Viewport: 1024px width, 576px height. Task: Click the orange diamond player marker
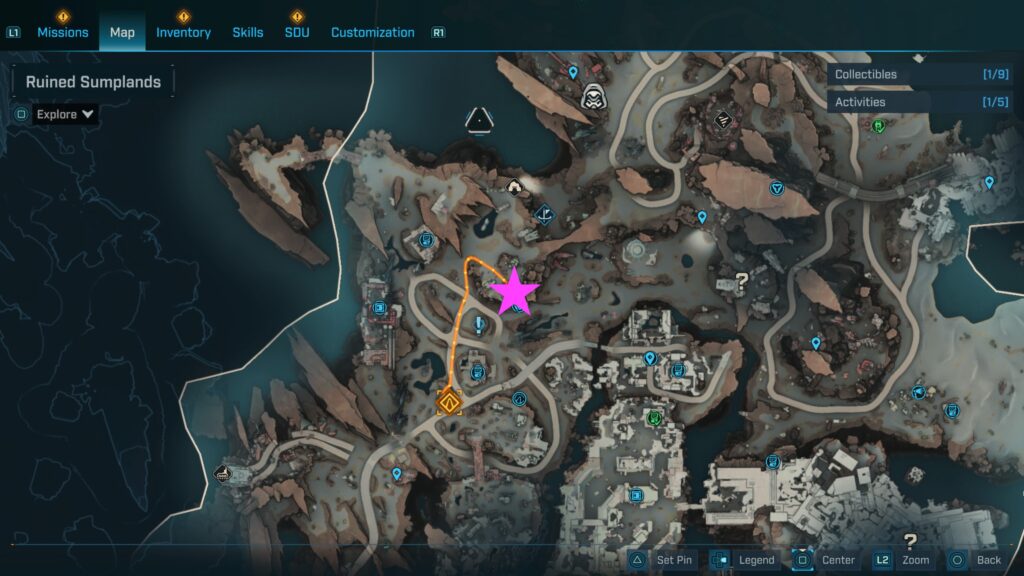pos(449,402)
